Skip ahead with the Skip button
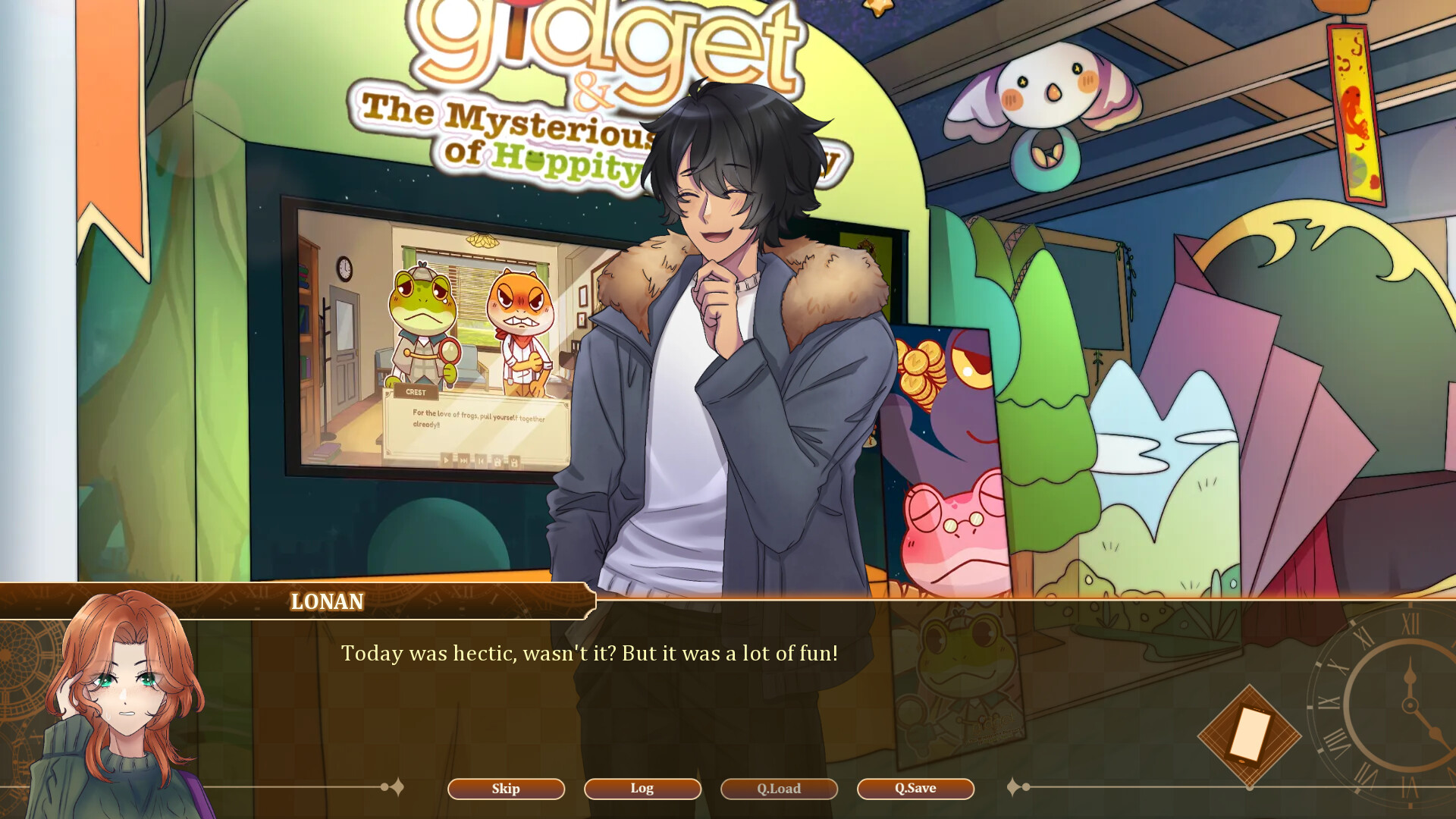 [x=506, y=789]
